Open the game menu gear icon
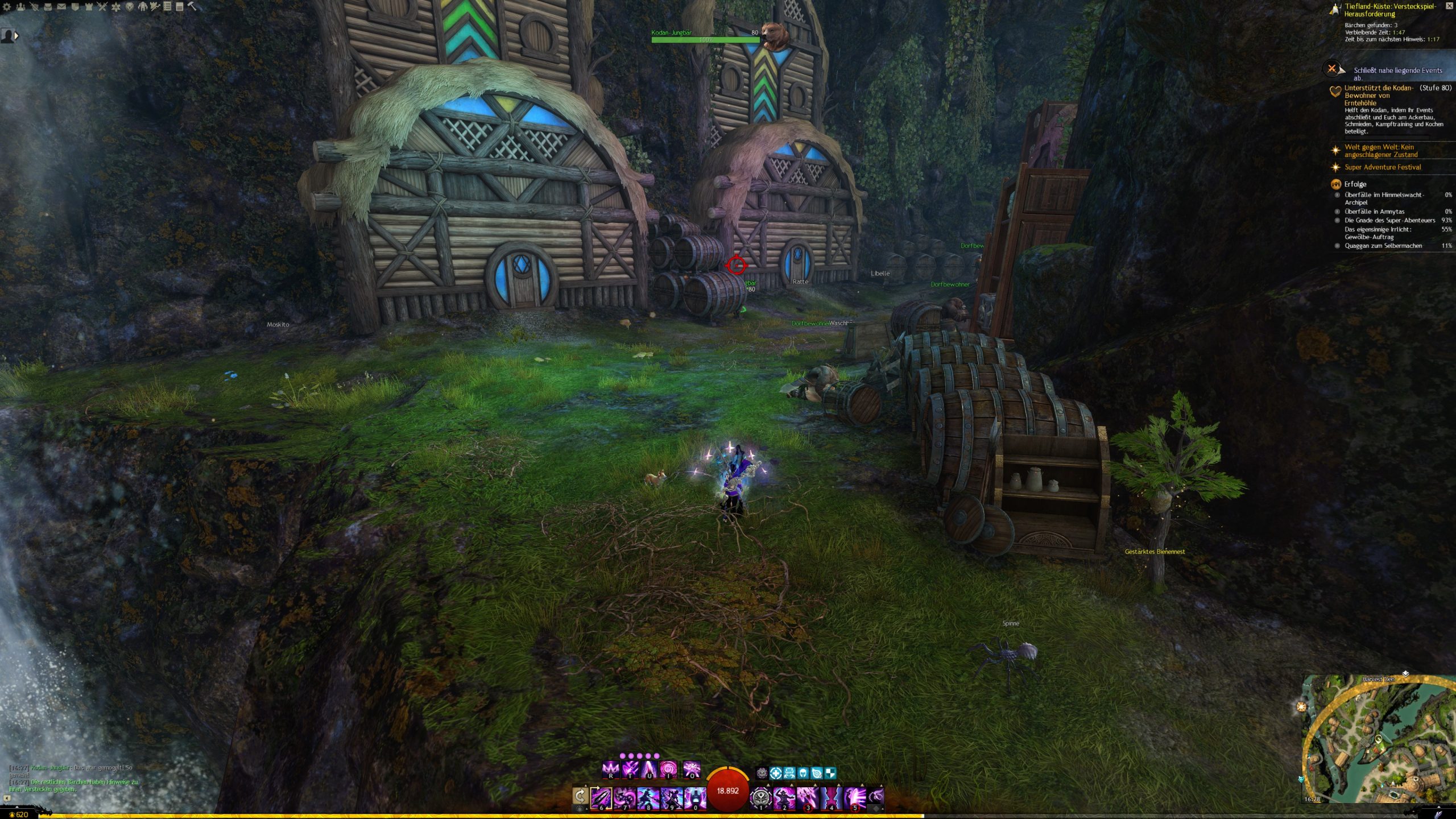Screen dimensions: 1456x819 (7, 7)
